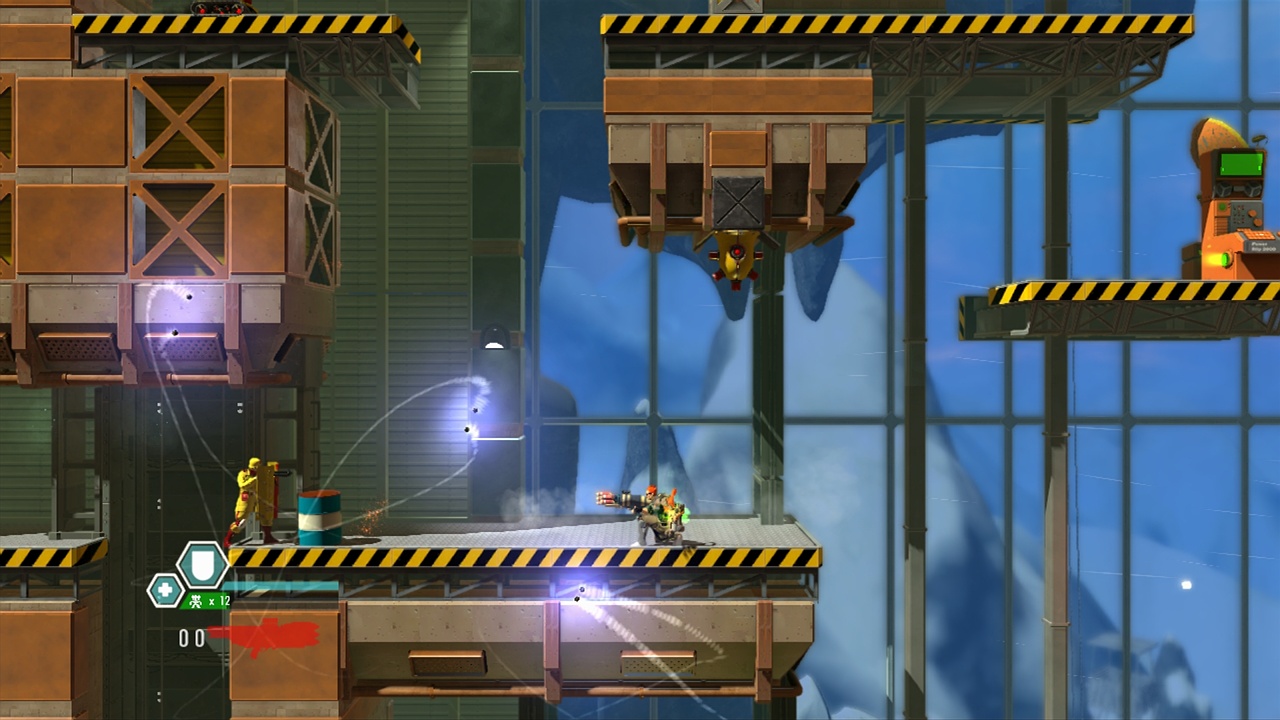Select the shield emblem in the HUD
This screenshot has height=720, width=1280.
pyautogui.click(x=202, y=565)
